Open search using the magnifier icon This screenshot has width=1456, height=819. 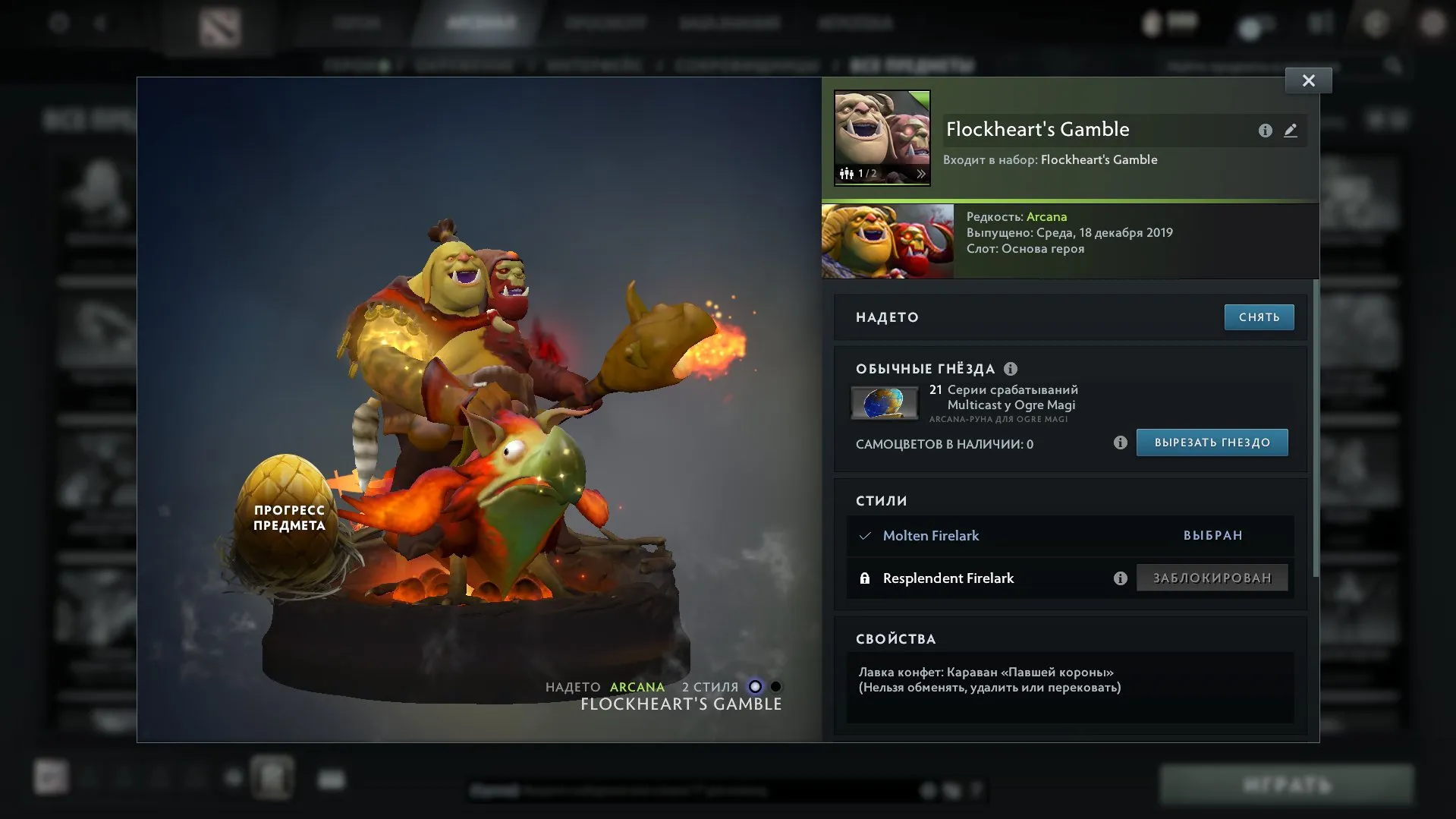point(1395,65)
